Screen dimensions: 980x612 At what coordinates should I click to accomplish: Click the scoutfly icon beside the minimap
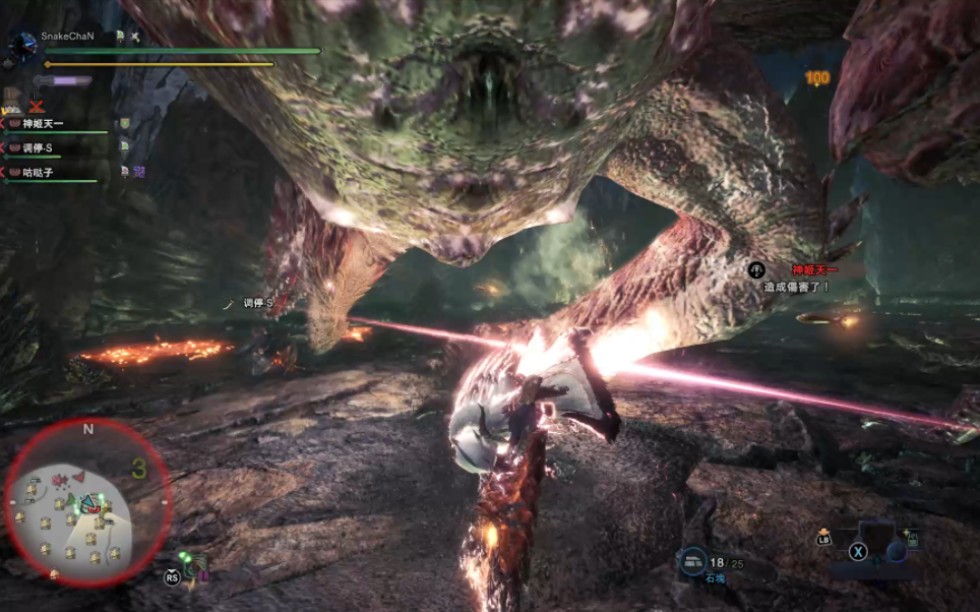[190, 567]
